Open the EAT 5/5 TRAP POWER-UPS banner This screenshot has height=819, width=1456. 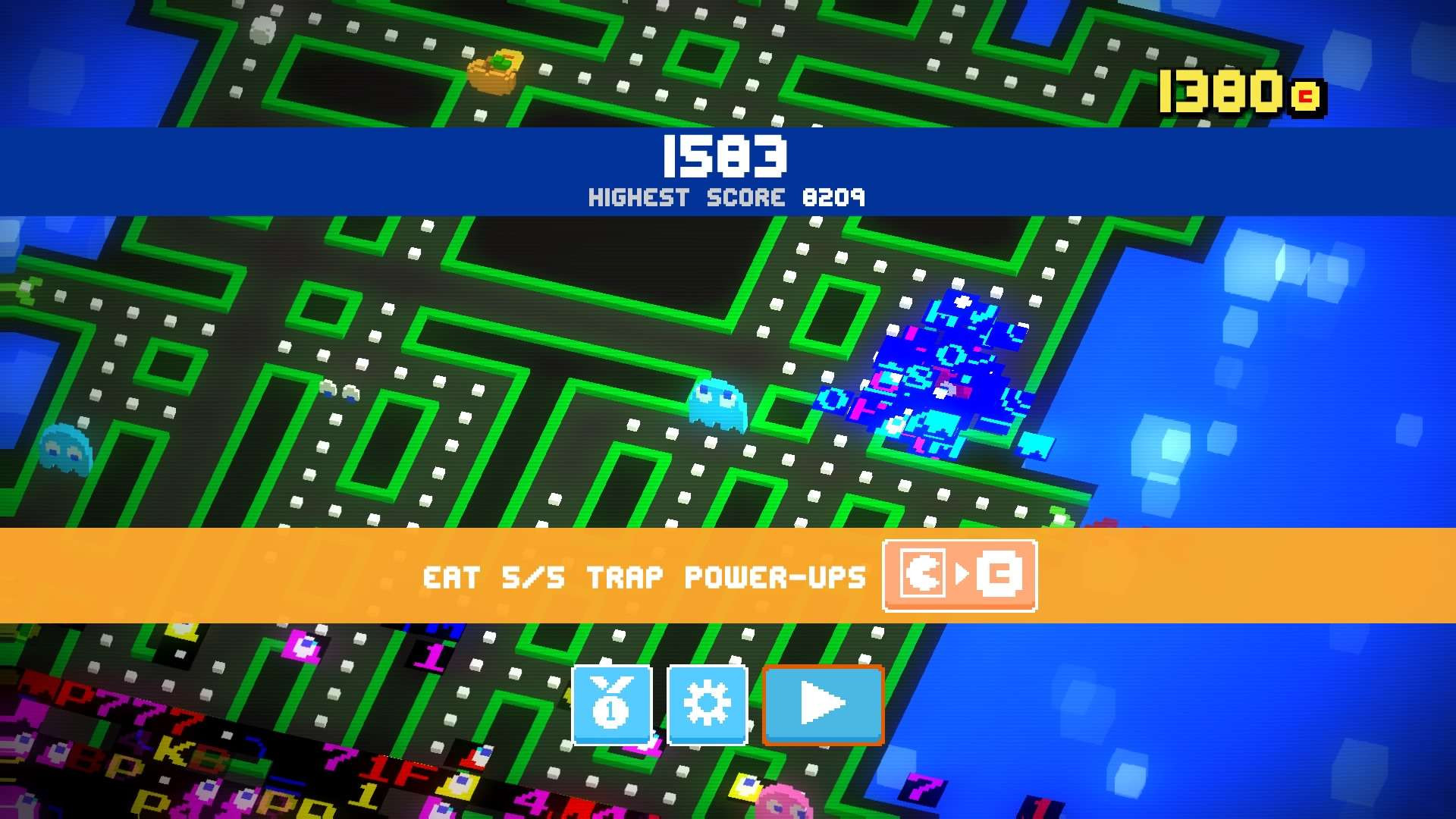click(645, 576)
